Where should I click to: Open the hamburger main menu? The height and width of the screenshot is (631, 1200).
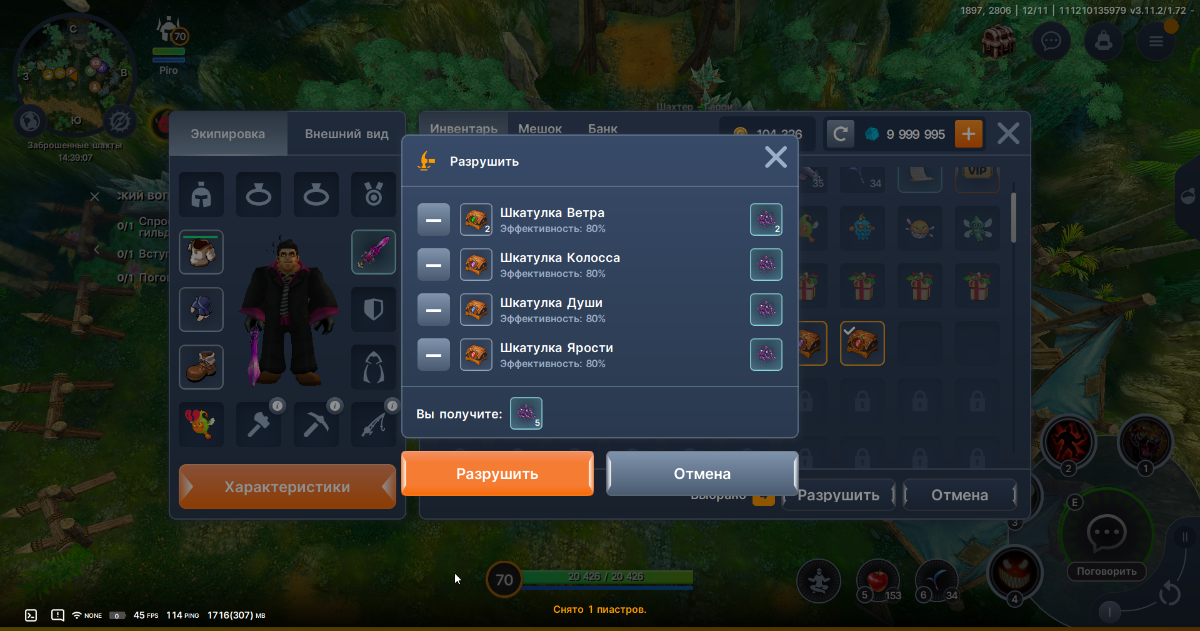click(x=1156, y=41)
